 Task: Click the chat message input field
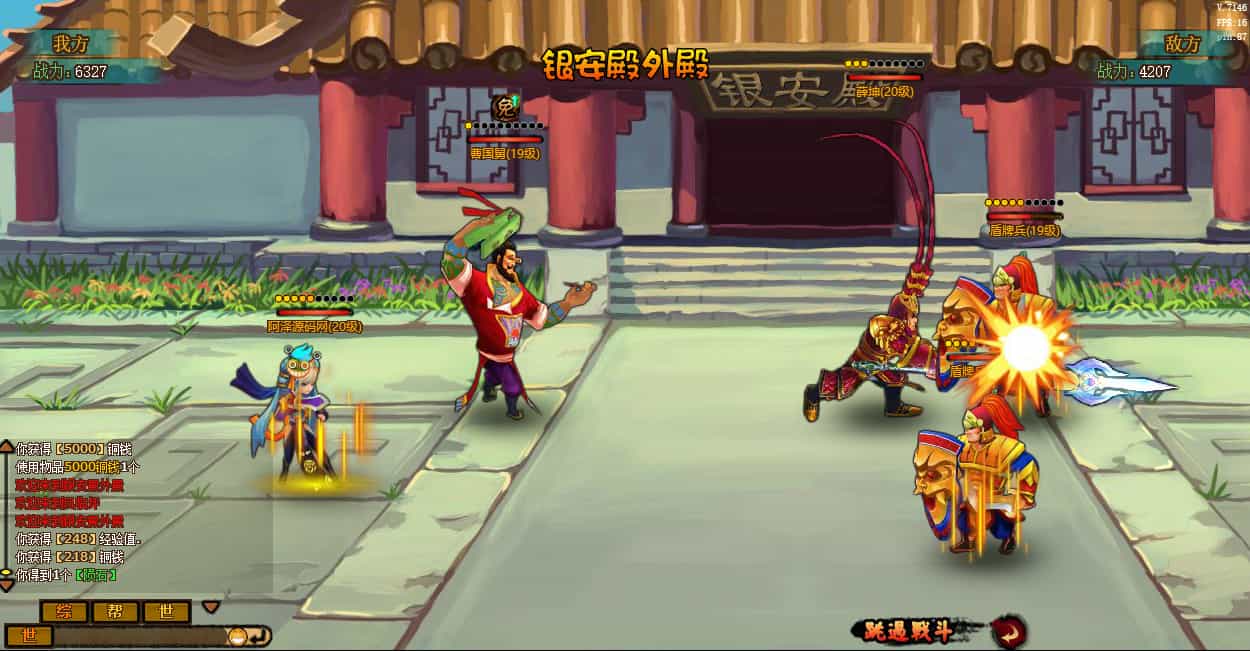pos(140,635)
